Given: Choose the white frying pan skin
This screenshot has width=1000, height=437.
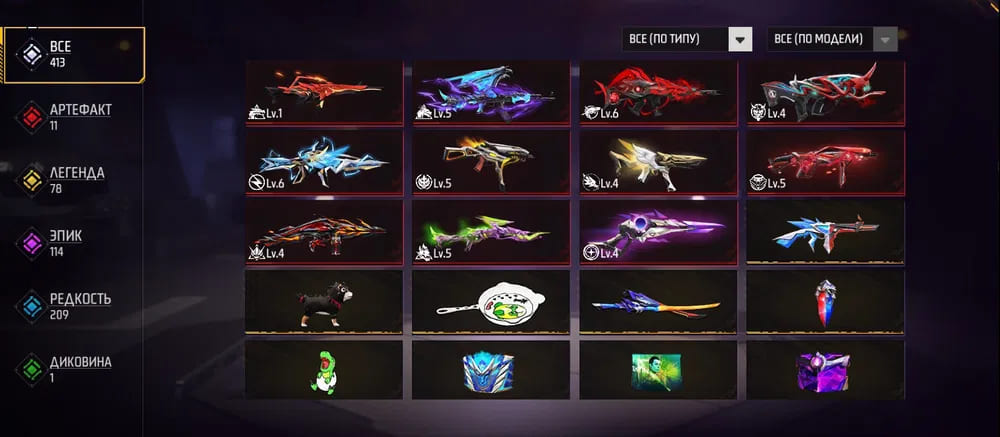Looking at the screenshot, I should [491, 301].
